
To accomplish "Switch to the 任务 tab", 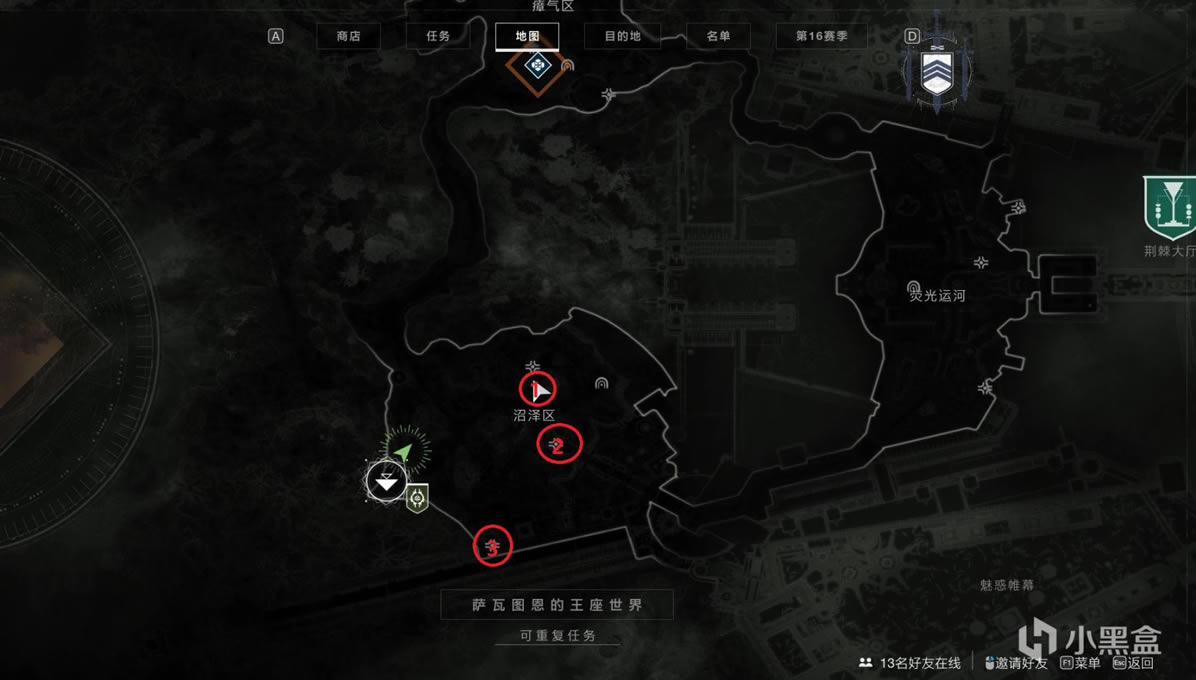I will pyautogui.click(x=438, y=36).
